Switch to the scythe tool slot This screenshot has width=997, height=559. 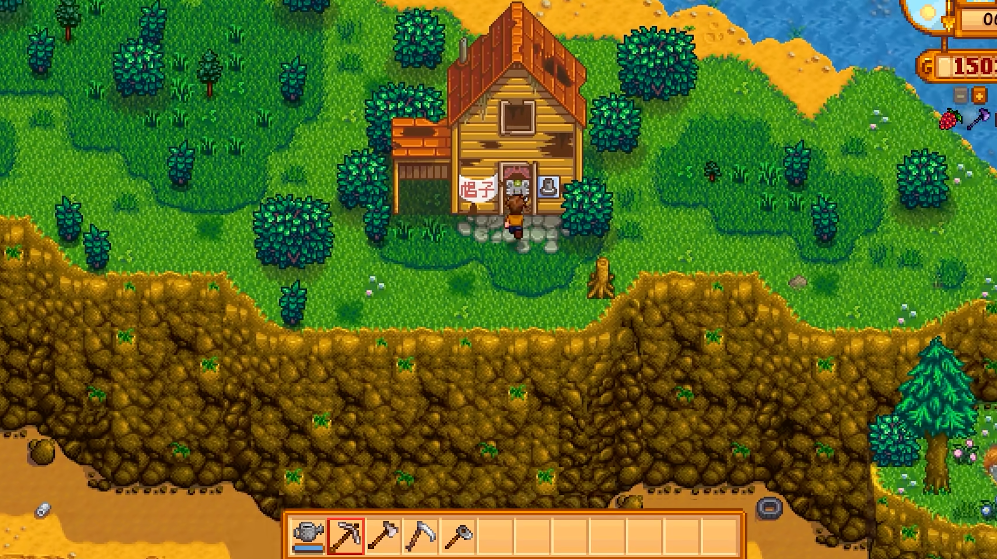point(421,537)
